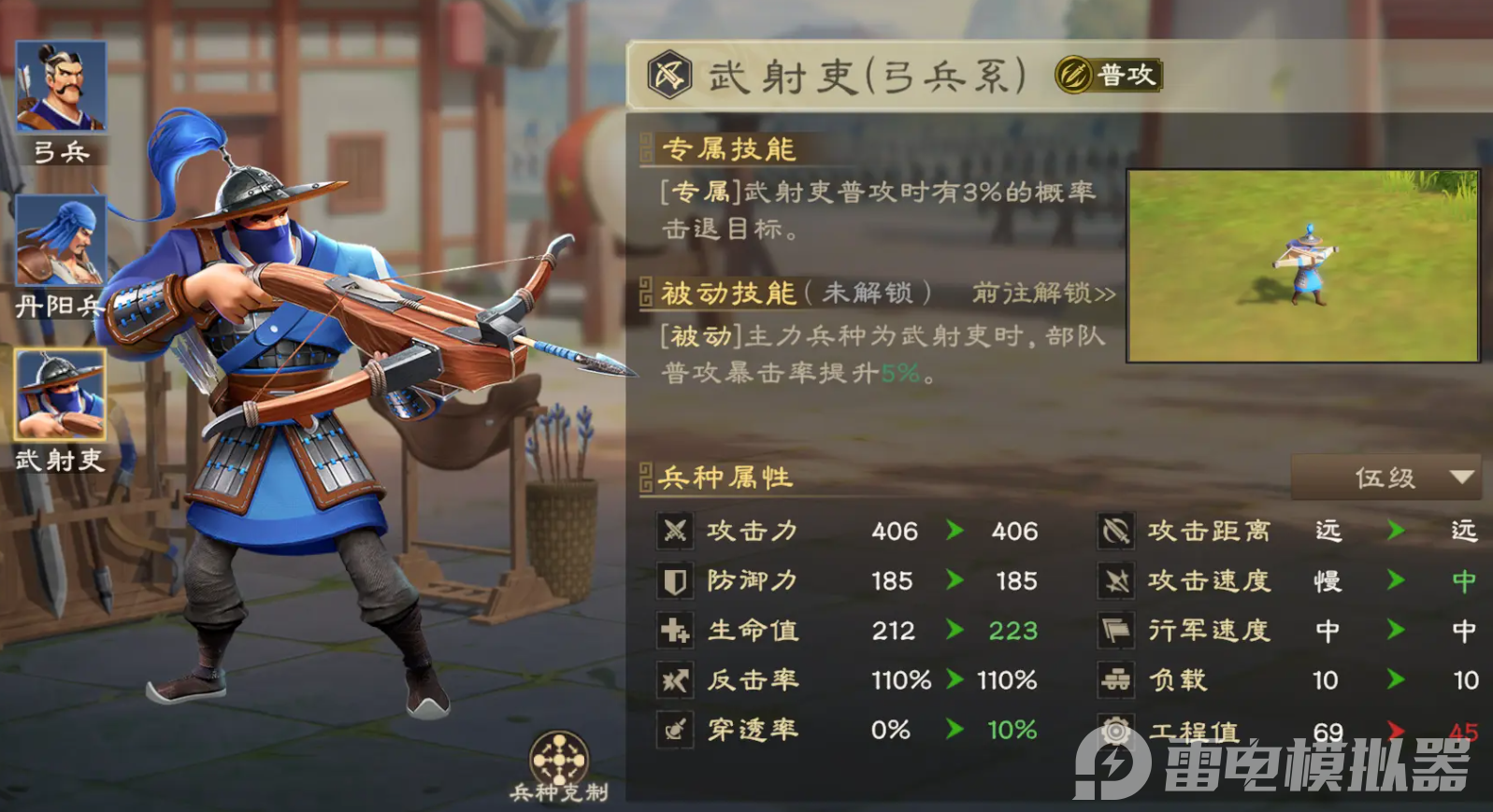Select the attack power sword icon
Viewport: 1493px width, 812px height.
(676, 531)
